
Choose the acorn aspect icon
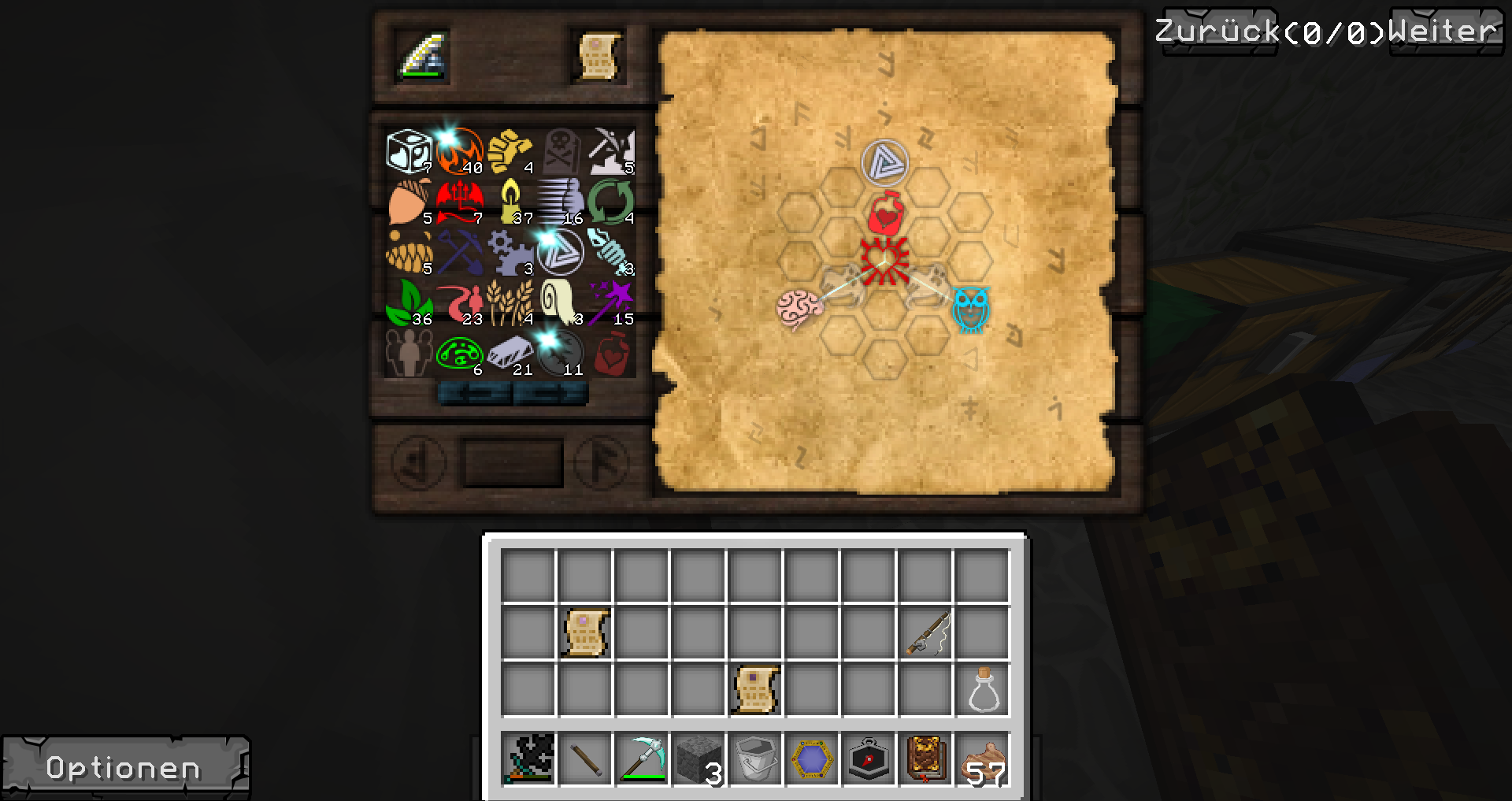(x=409, y=202)
